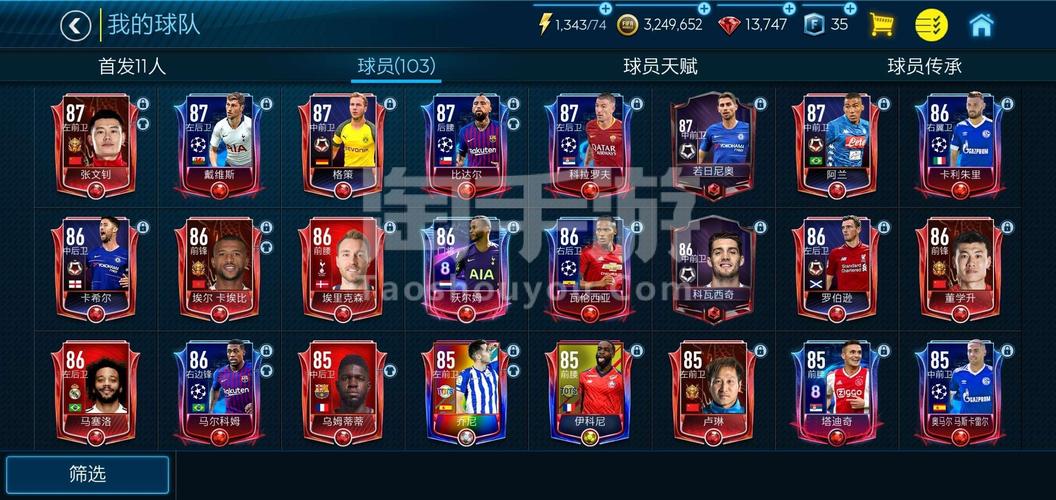Screen dimensions: 1056x500
Task: Switch to the 首发11人 tab
Action: pyautogui.click(x=132, y=66)
